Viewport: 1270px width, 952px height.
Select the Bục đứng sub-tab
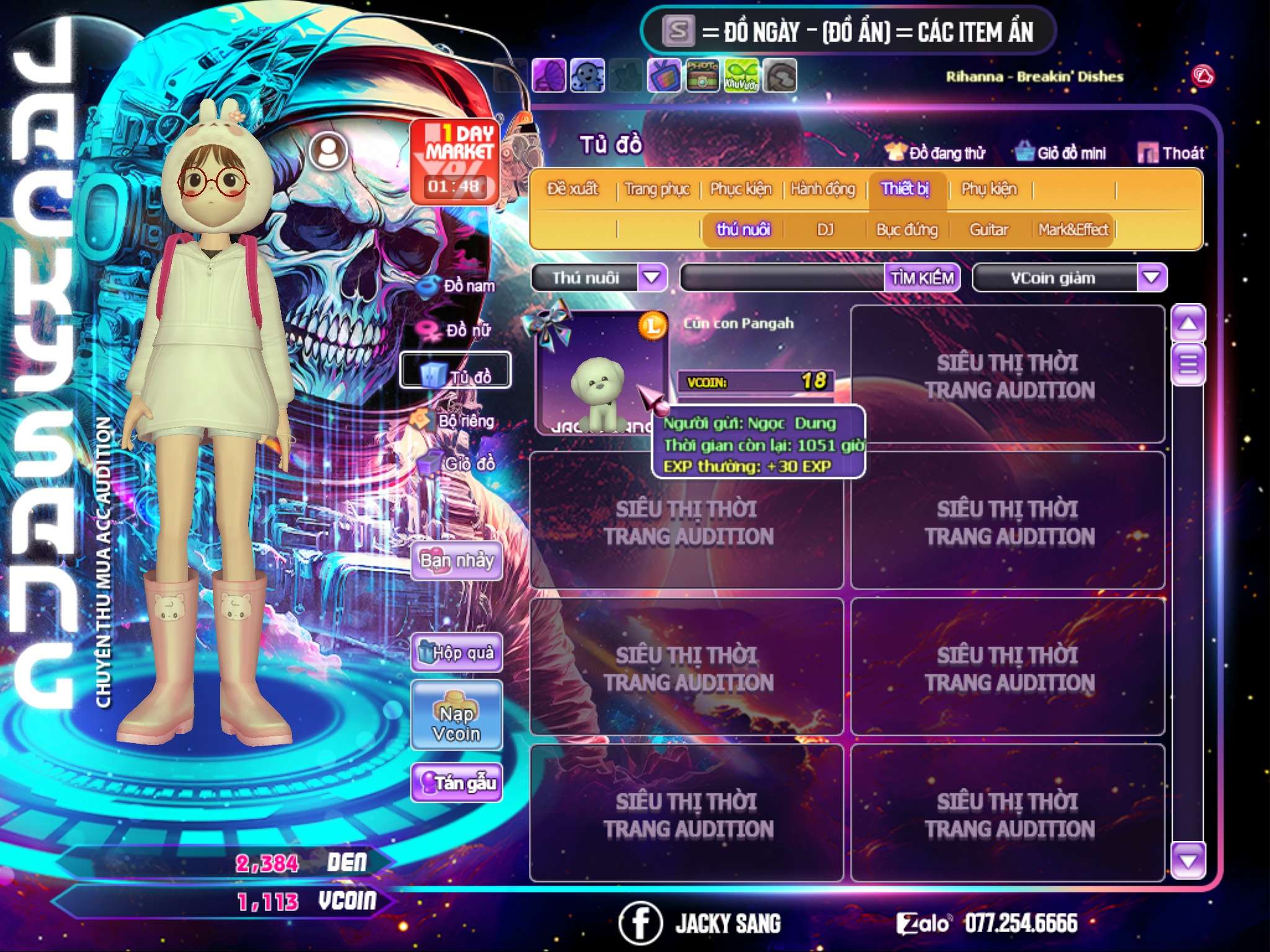907,230
